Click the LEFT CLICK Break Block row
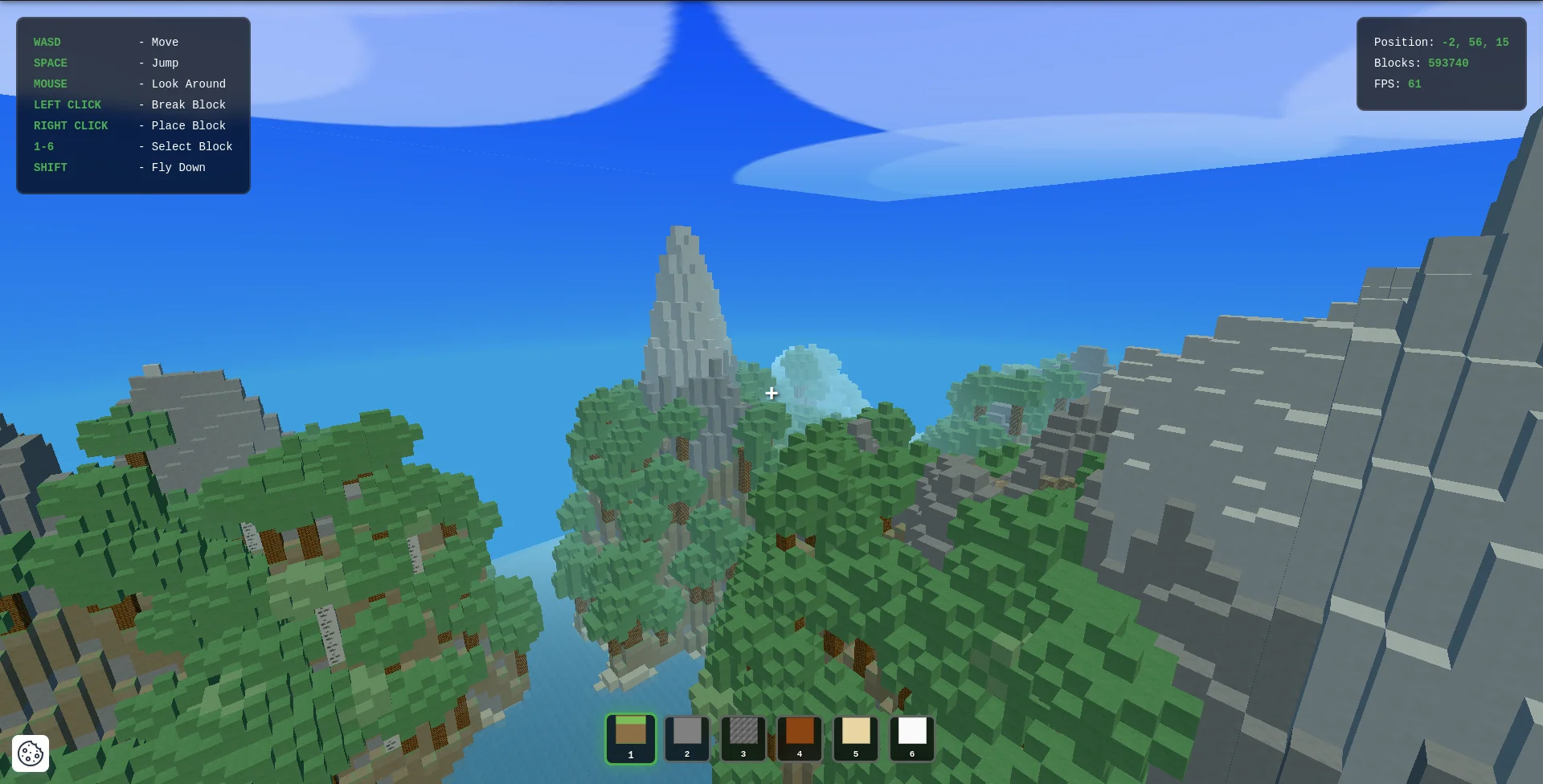 click(129, 104)
